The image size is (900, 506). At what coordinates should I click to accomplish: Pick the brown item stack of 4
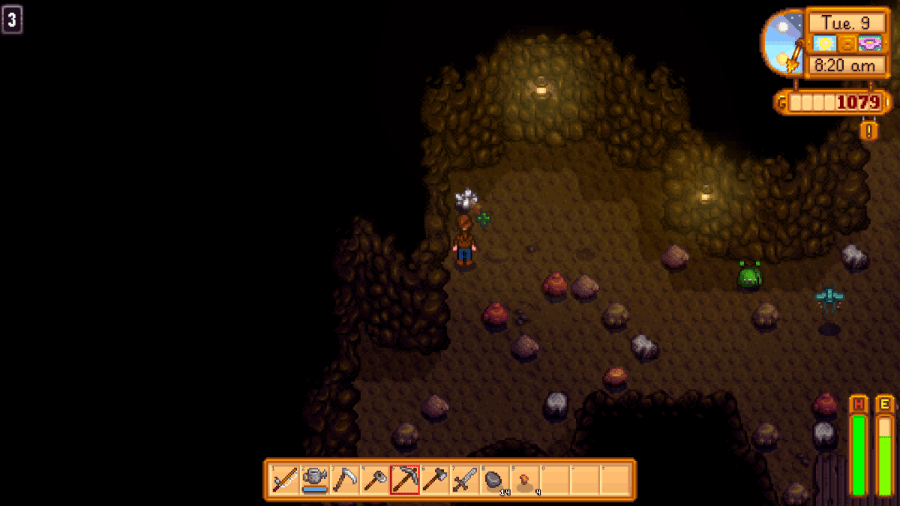(x=525, y=481)
